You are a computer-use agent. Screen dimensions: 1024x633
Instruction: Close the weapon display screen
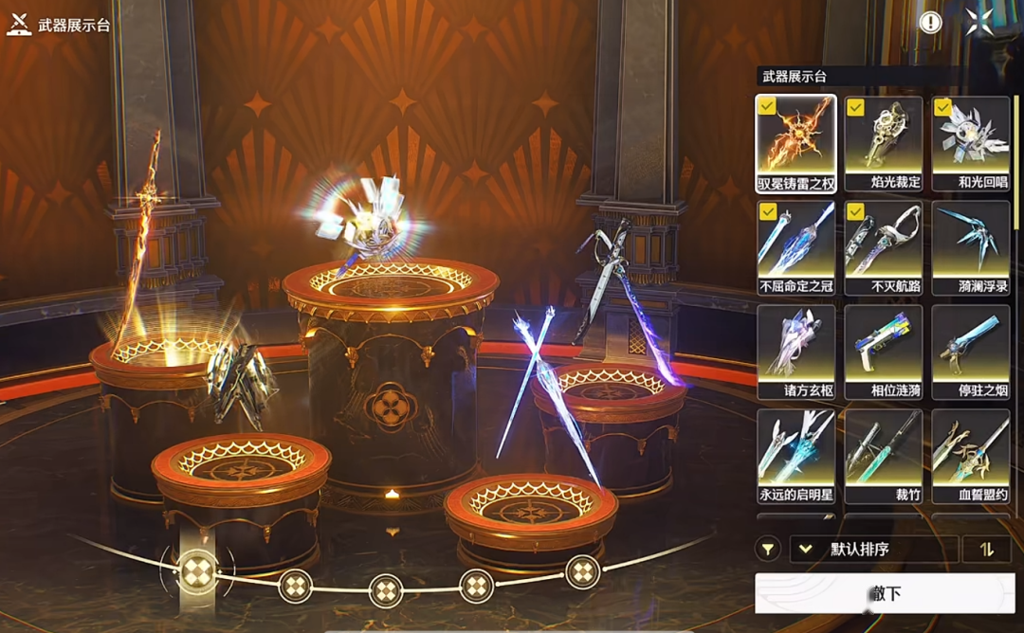980,21
